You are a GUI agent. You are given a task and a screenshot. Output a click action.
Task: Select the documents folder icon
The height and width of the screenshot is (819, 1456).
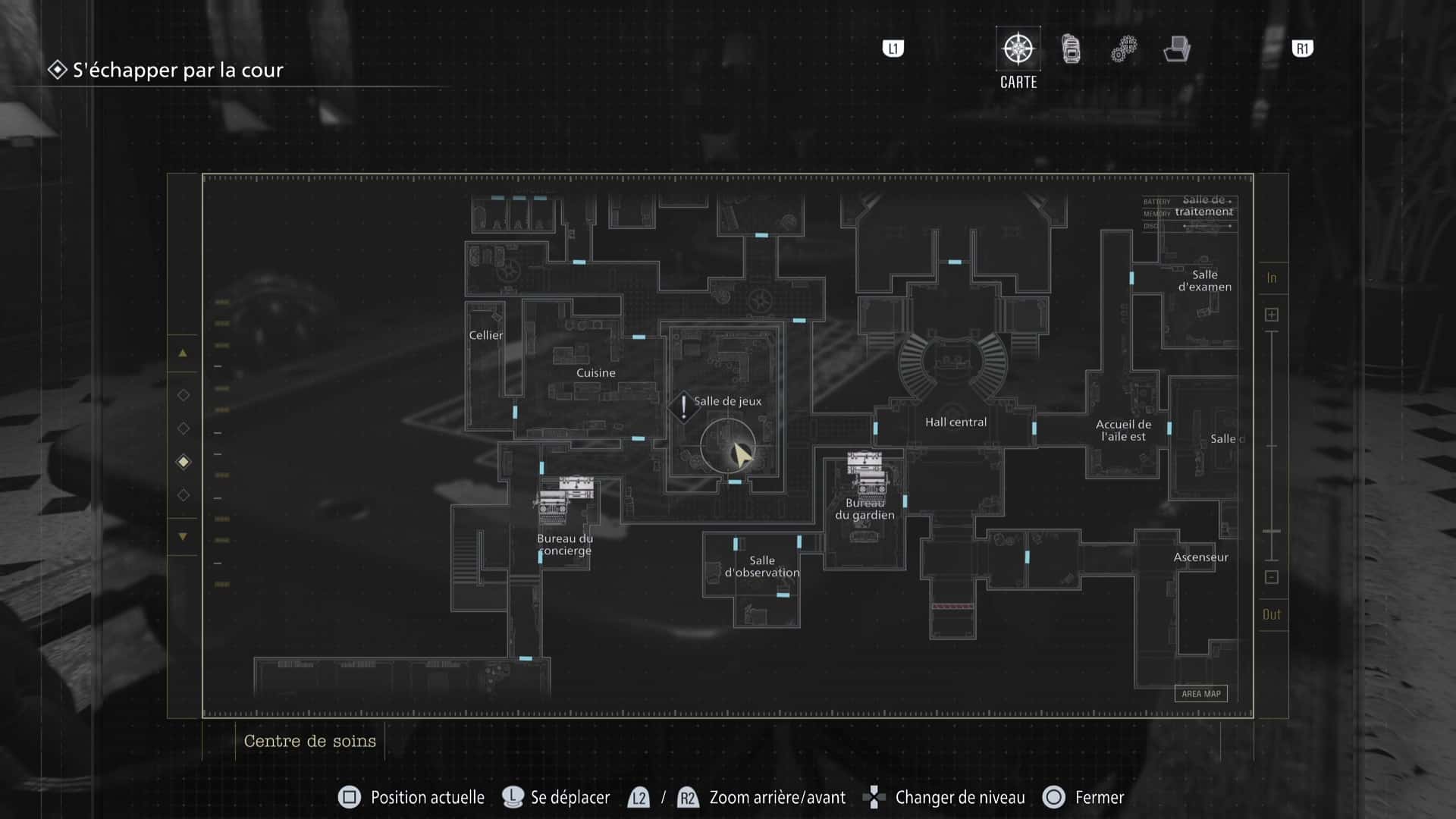(x=1176, y=48)
